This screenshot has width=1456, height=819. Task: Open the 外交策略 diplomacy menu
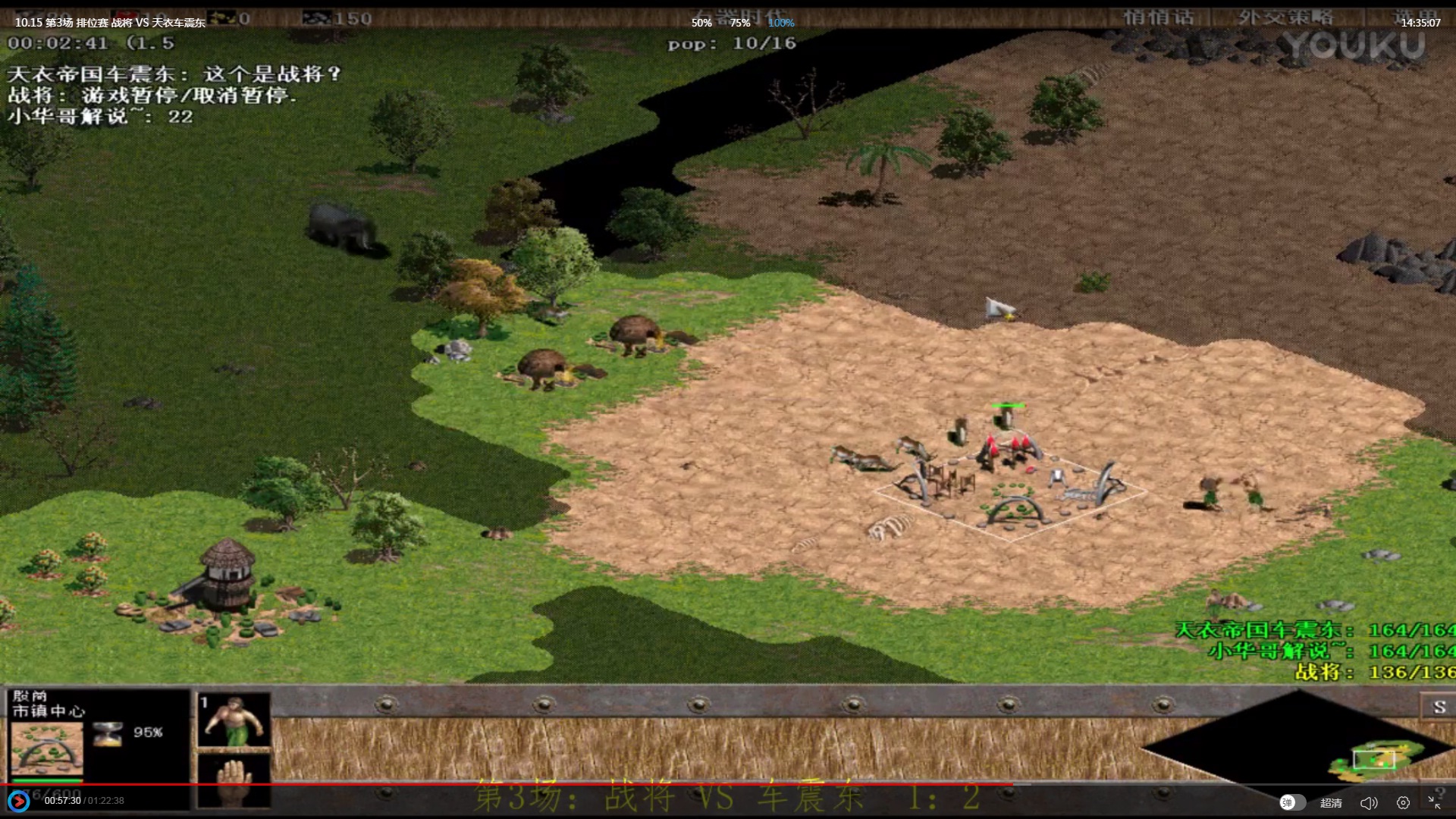pyautogui.click(x=1285, y=17)
